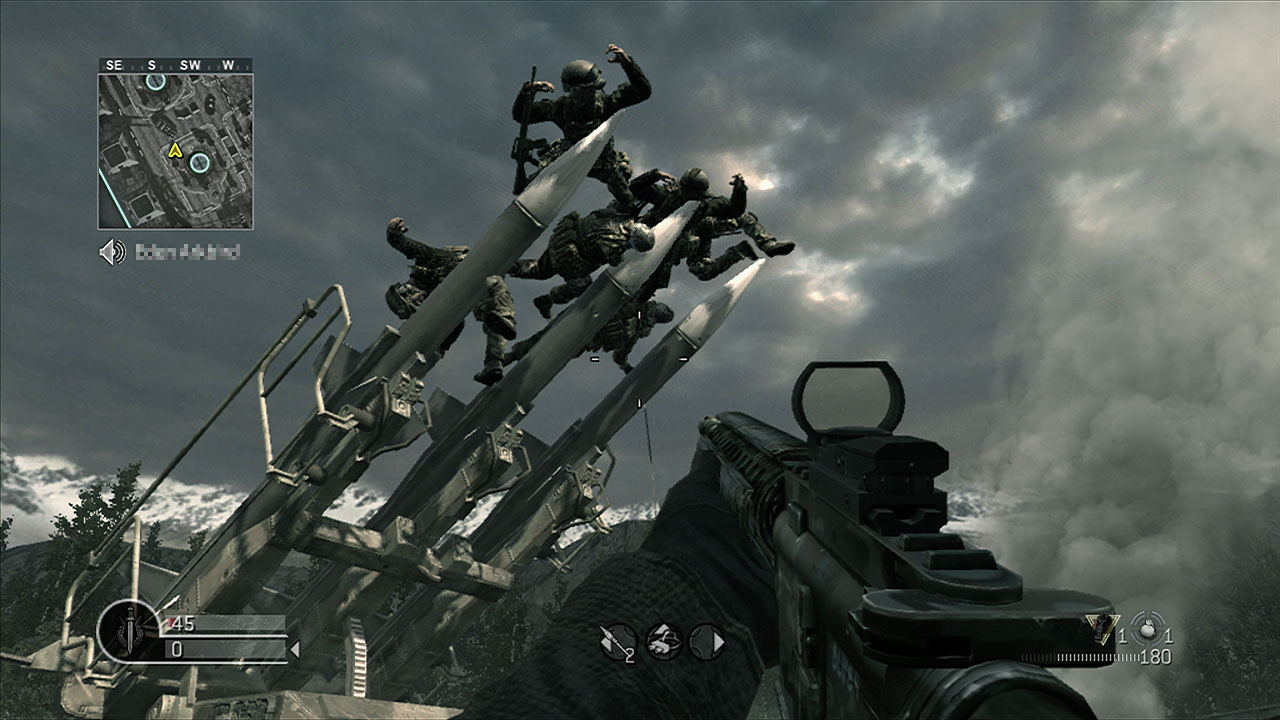Viewport: 1280px width, 720px height.
Task: Select the RPG rocket launcher slot
Action: pyautogui.click(x=617, y=641)
